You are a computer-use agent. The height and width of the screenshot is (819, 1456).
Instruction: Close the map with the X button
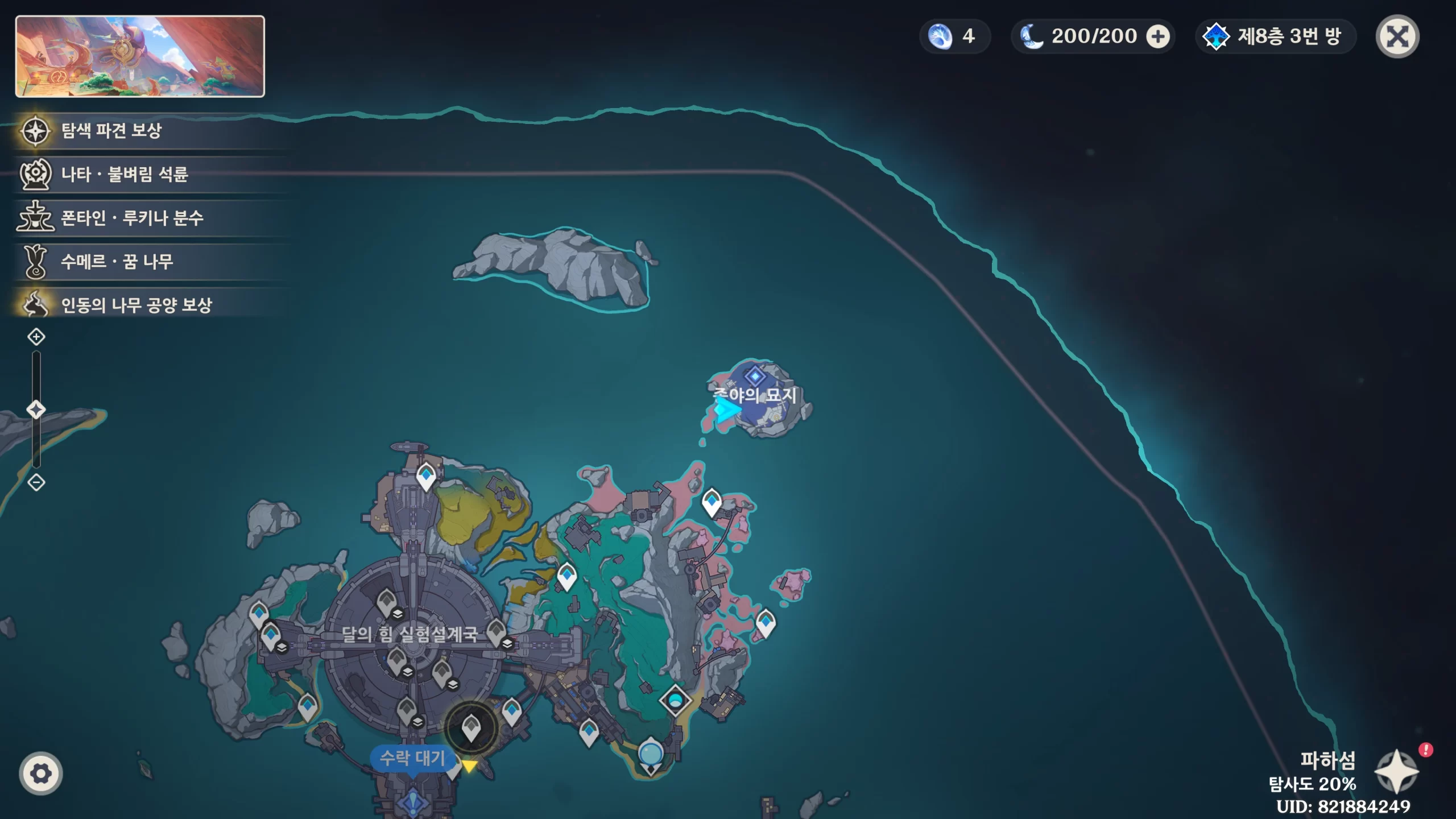pos(1397,37)
